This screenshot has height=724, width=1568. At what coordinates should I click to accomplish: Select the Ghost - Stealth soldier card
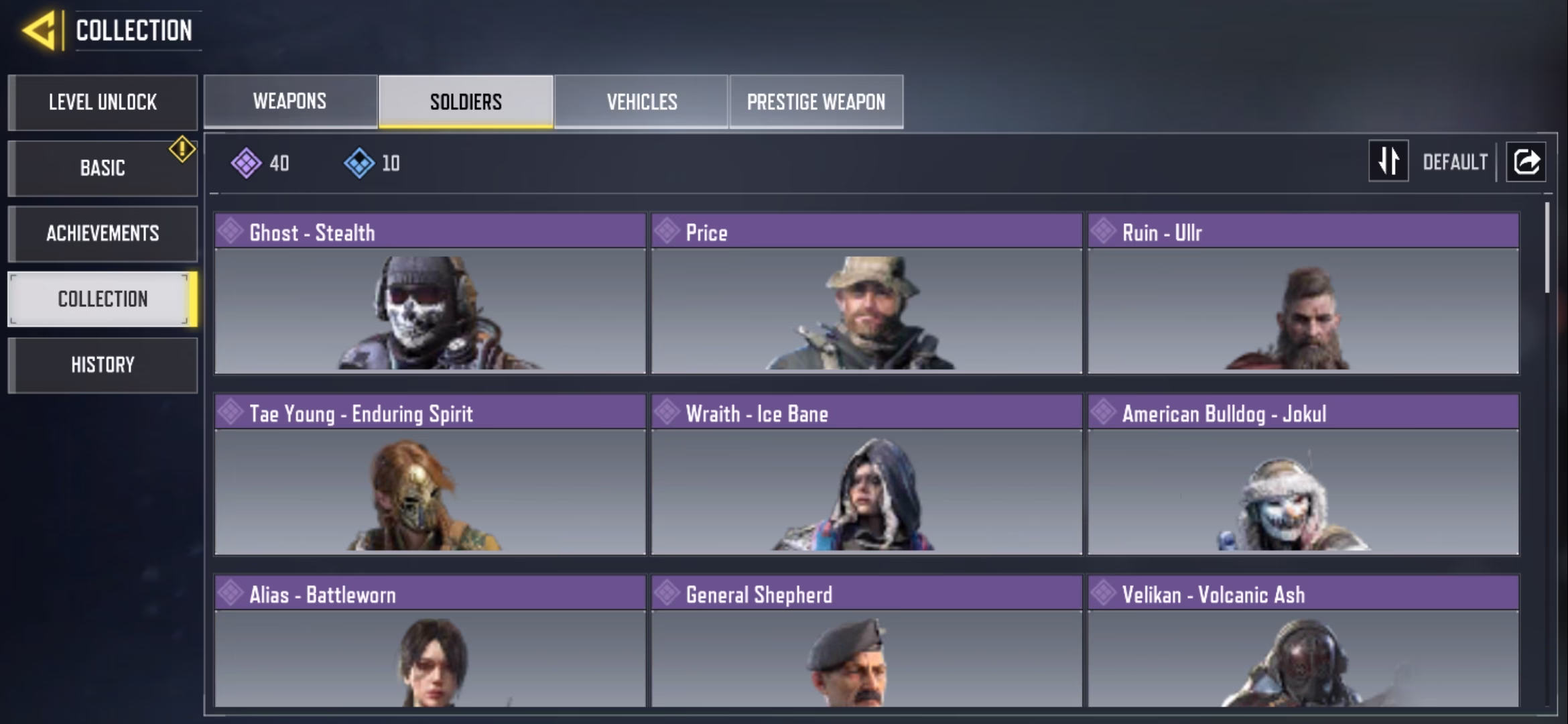430,294
